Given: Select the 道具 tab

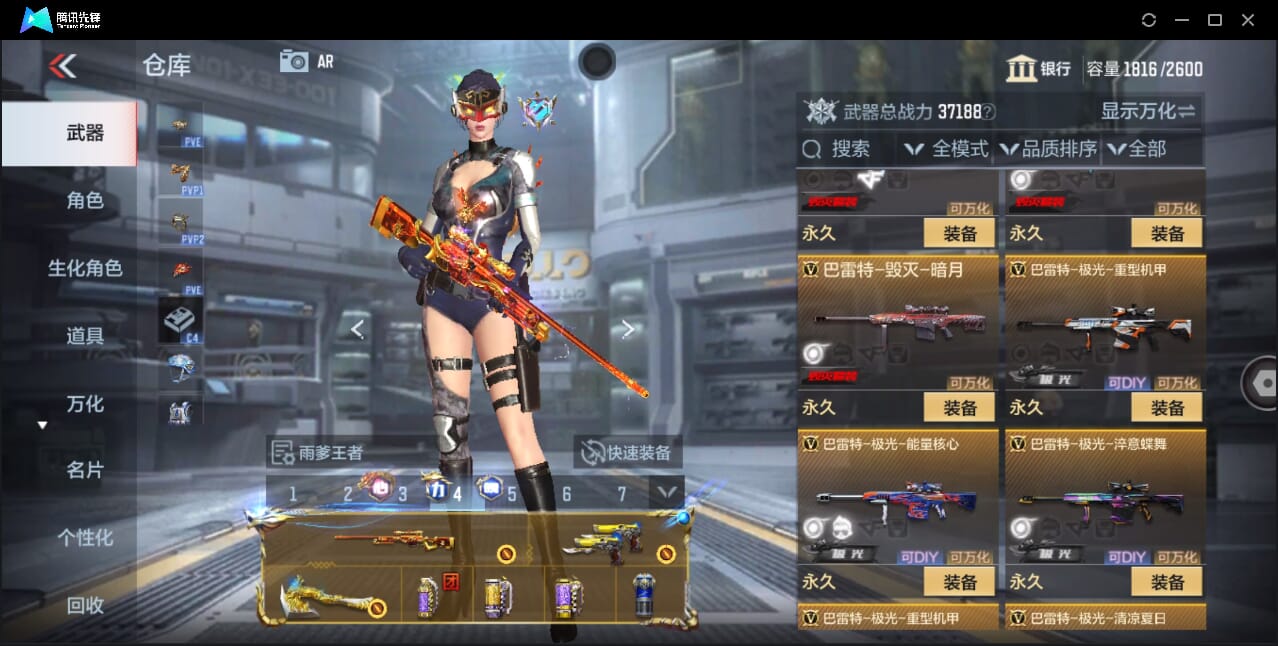Looking at the screenshot, I should pos(85,336).
